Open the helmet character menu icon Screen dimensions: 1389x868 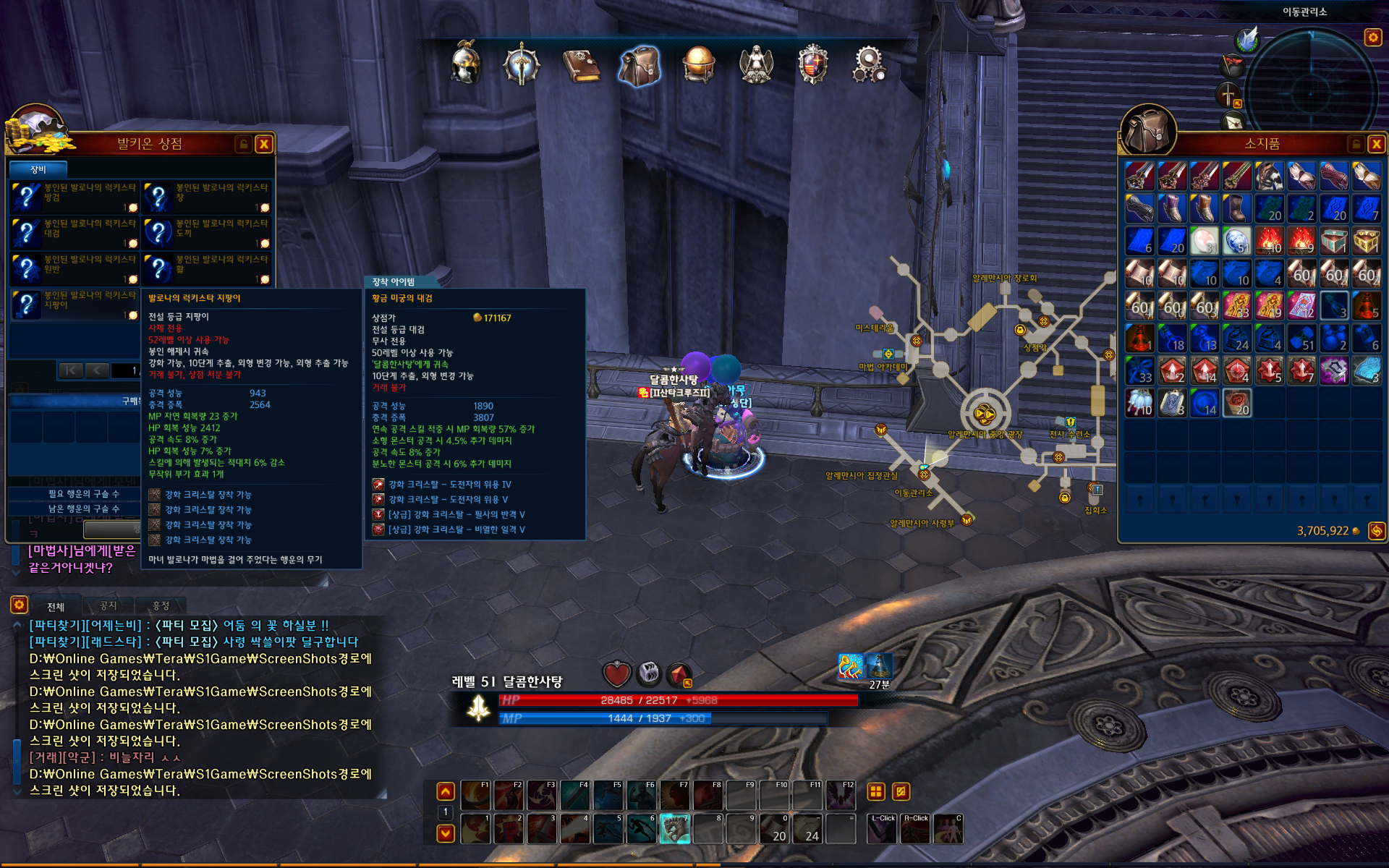(x=465, y=64)
